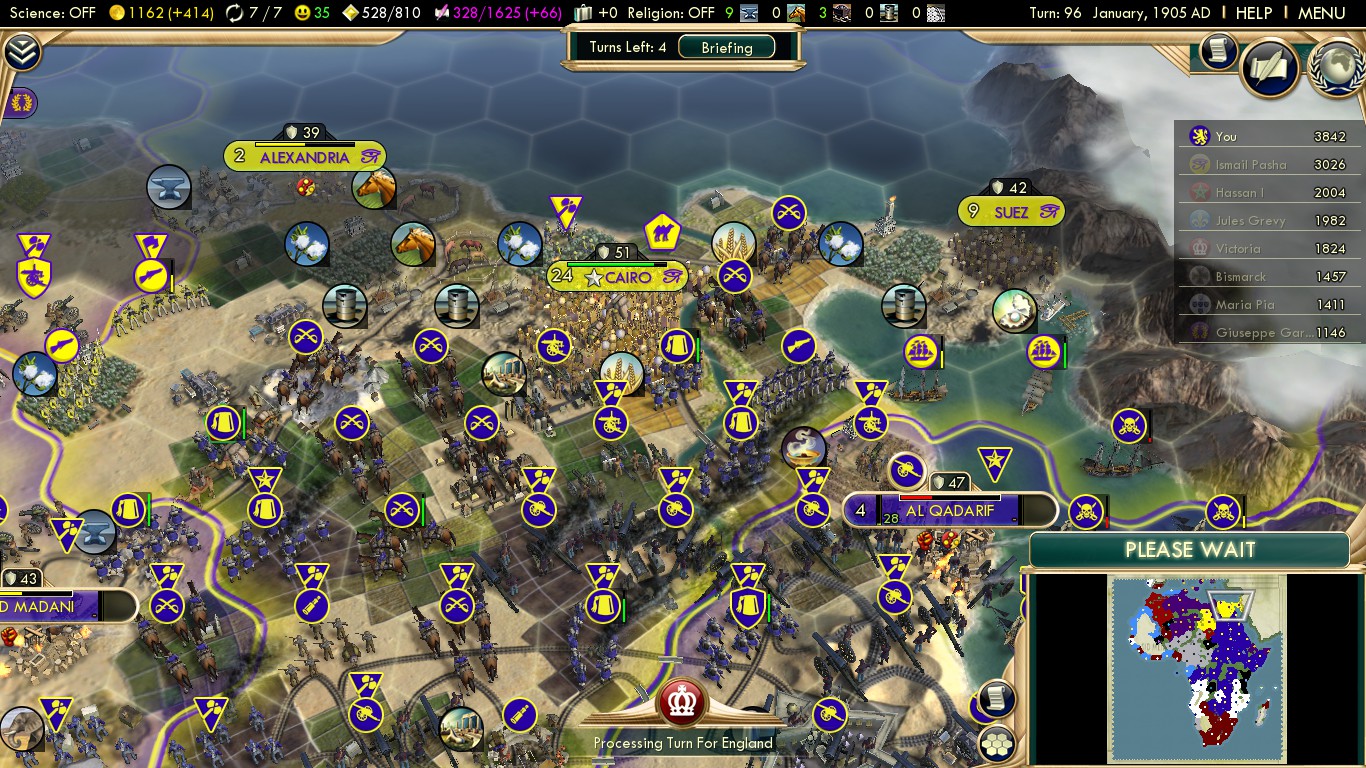The image size is (1366, 768).
Task: Toggle the hex grid map option button
Action: click(x=997, y=743)
